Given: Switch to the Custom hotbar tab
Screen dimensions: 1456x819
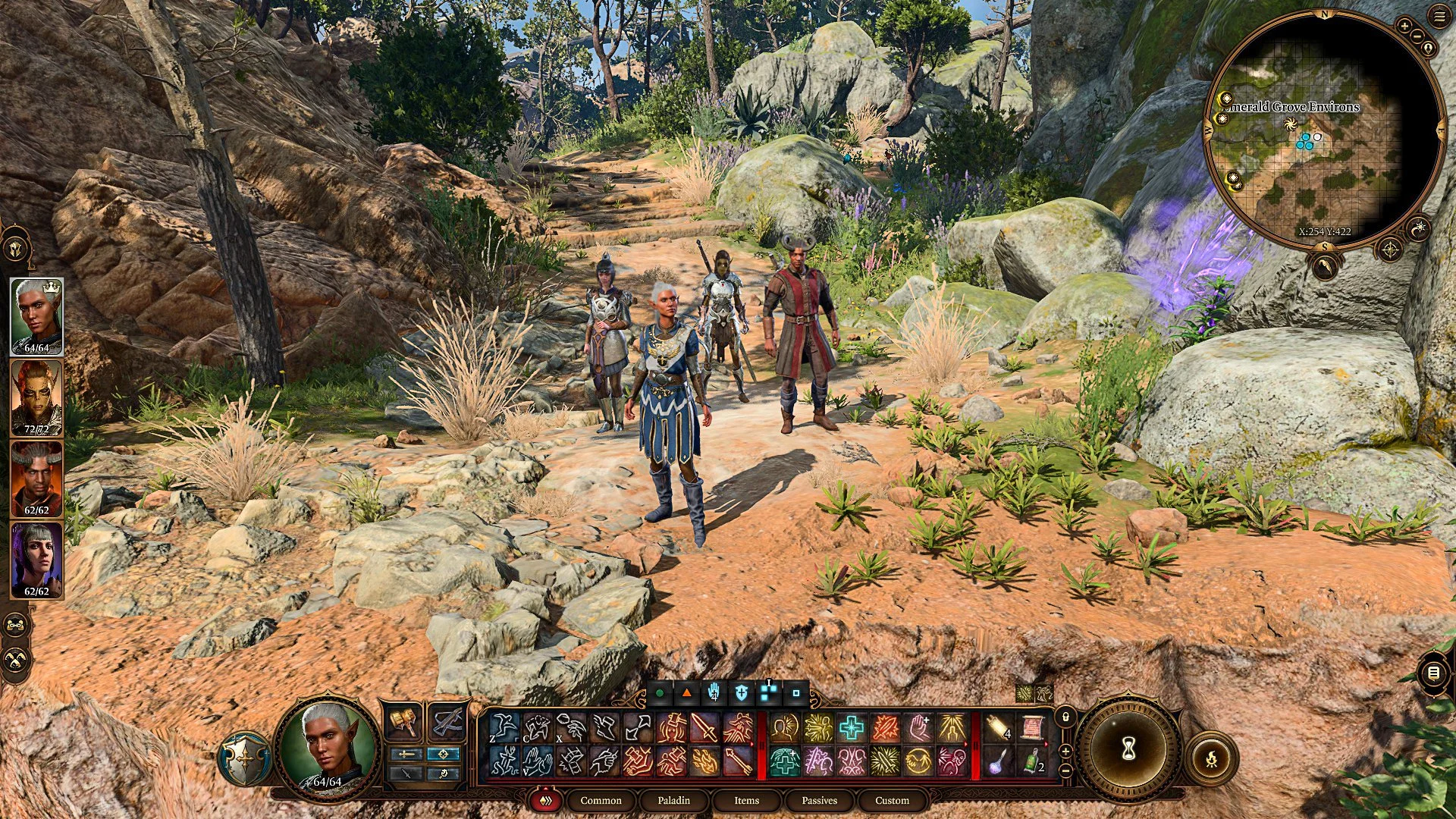Looking at the screenshot, I should click(x=892, y=800).
